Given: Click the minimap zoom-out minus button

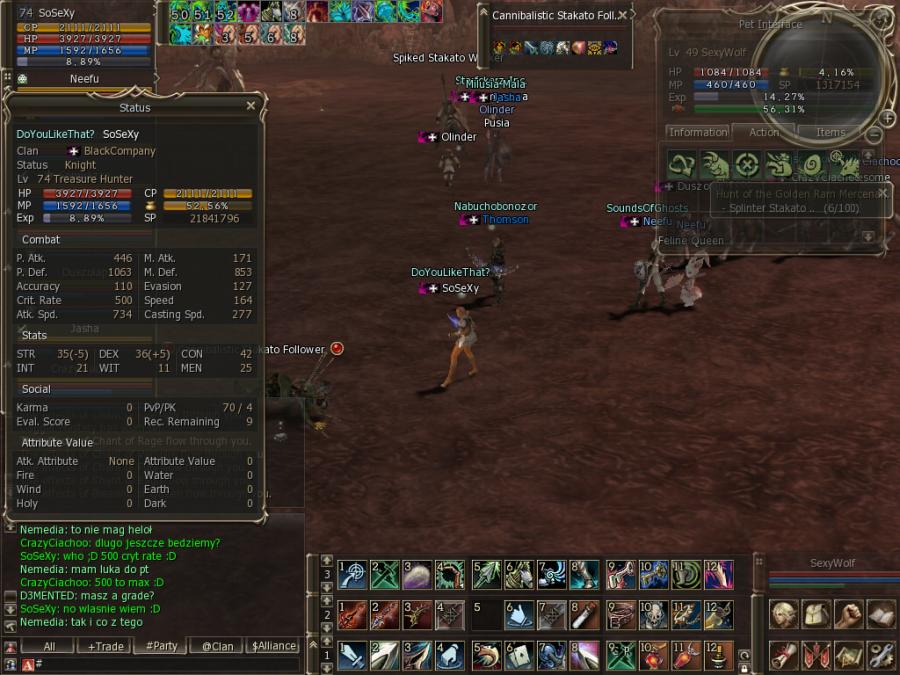Looking at the screenshot, I should point(873,135).
